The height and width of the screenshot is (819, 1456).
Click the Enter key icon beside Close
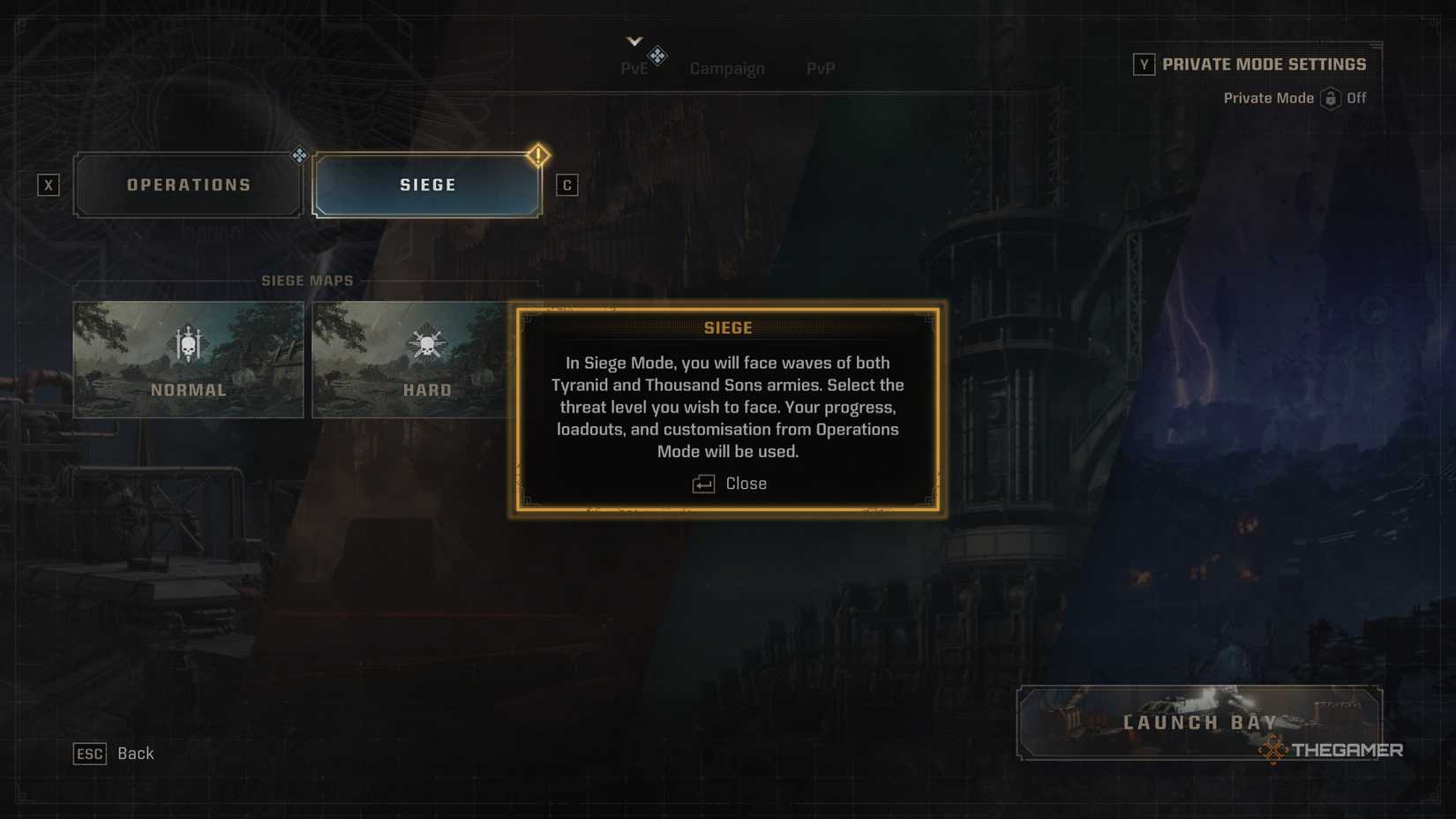pos(702,484)
